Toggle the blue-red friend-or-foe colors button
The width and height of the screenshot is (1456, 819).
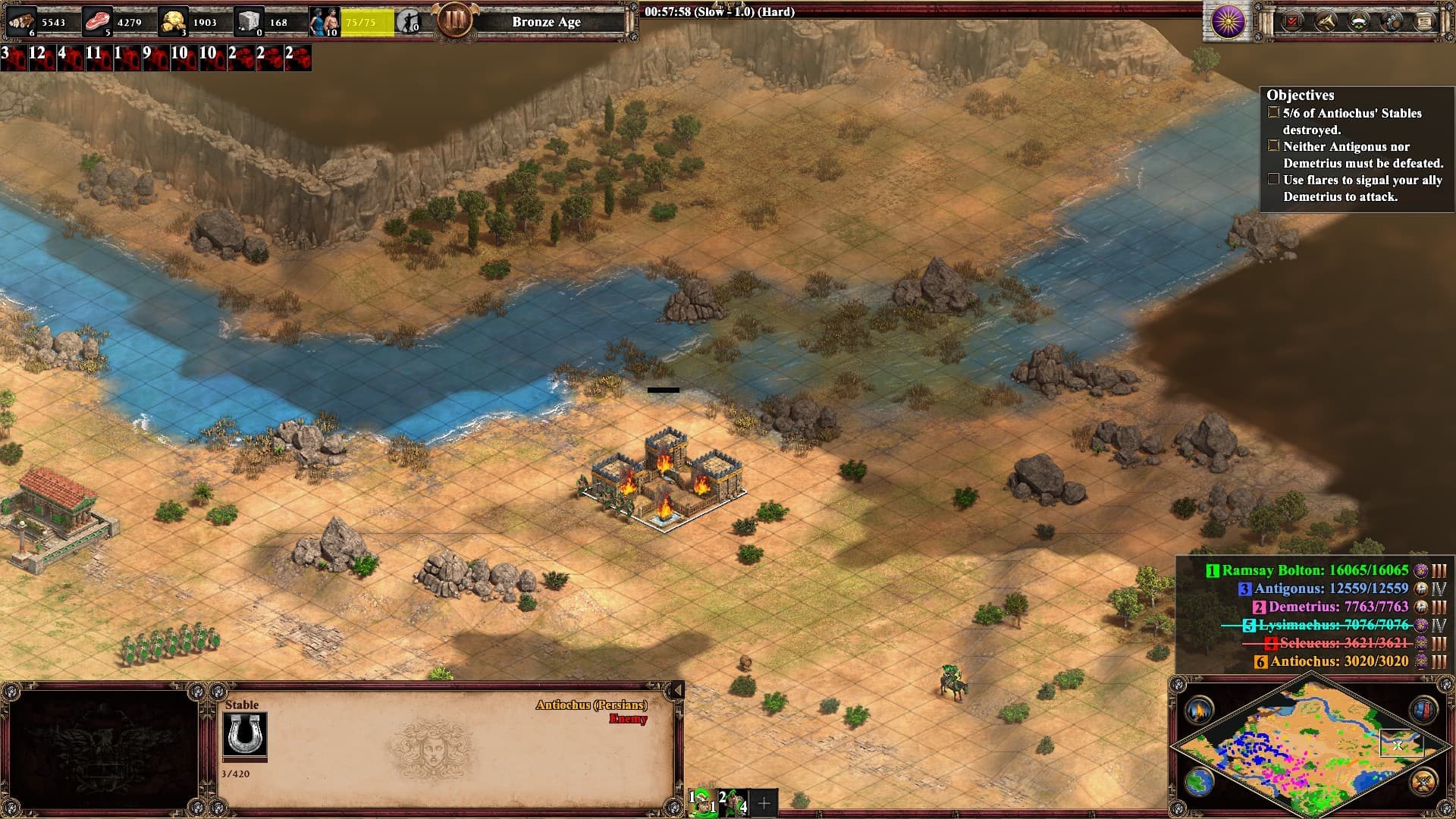click(1423, 711)
